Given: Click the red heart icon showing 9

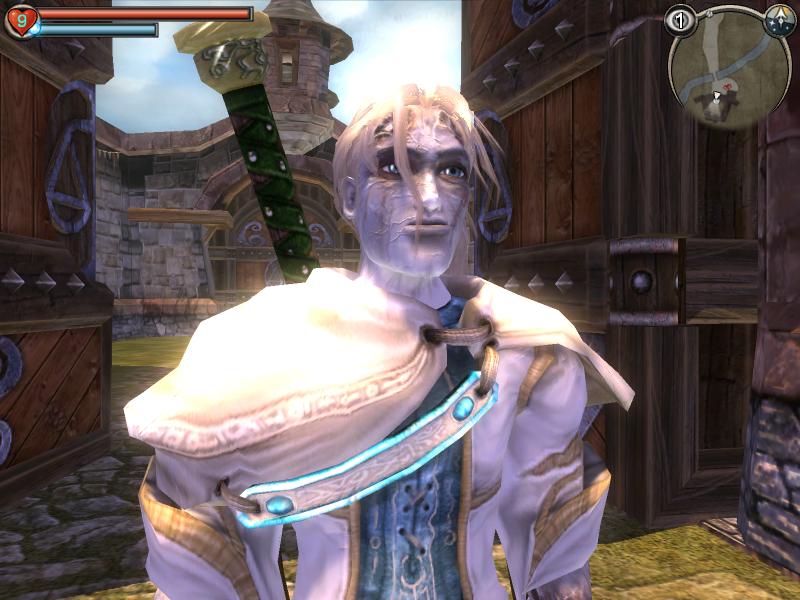Looking at the screenshot, I should tap(19, 19).
